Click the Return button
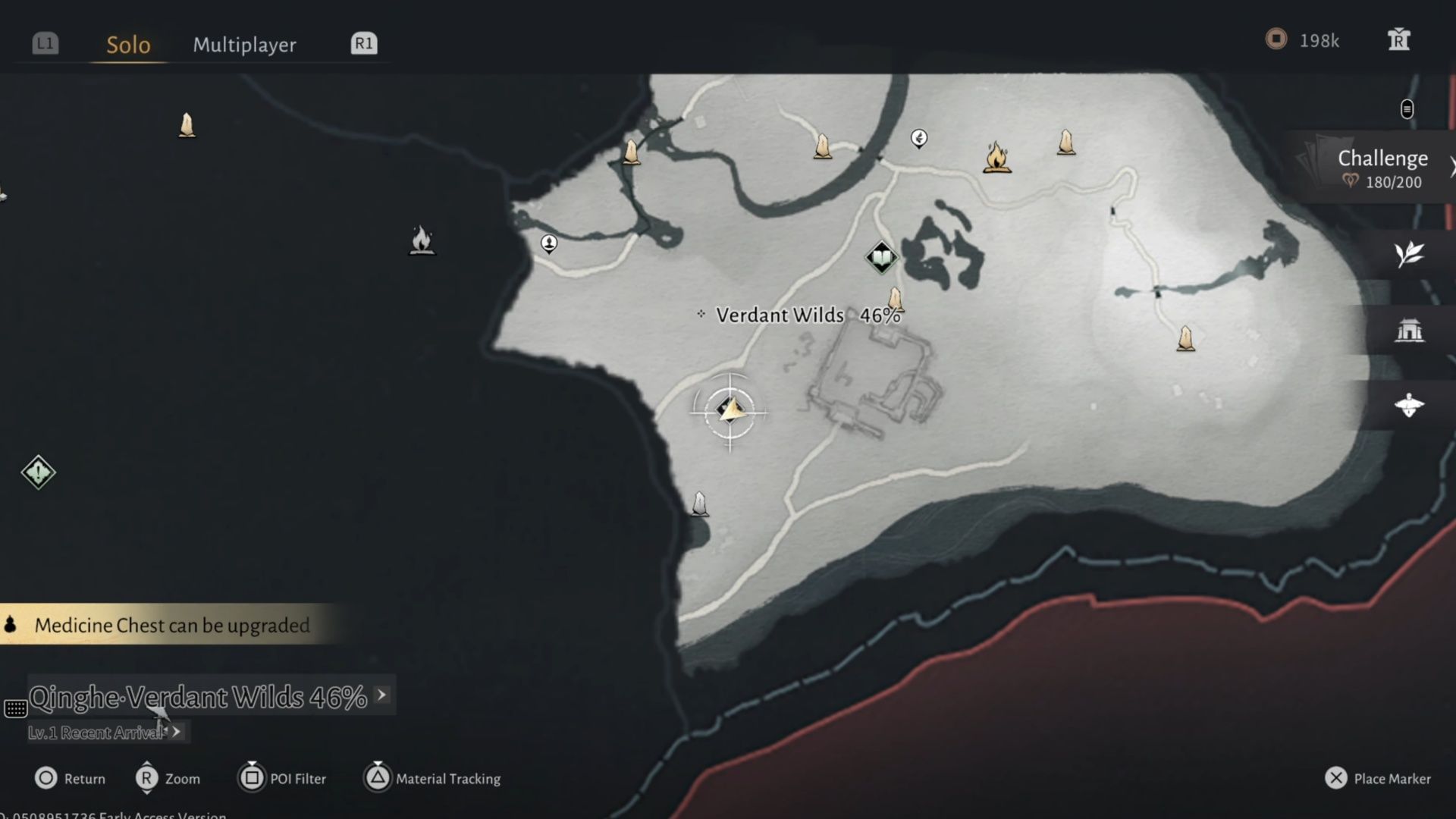This screenshot has height=819, width=1456. [70, 778]
